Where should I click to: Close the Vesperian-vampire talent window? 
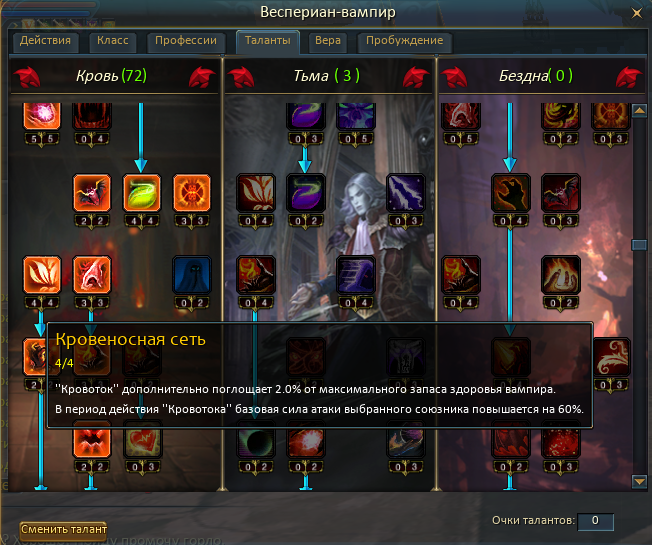click(x=636, y=12)
